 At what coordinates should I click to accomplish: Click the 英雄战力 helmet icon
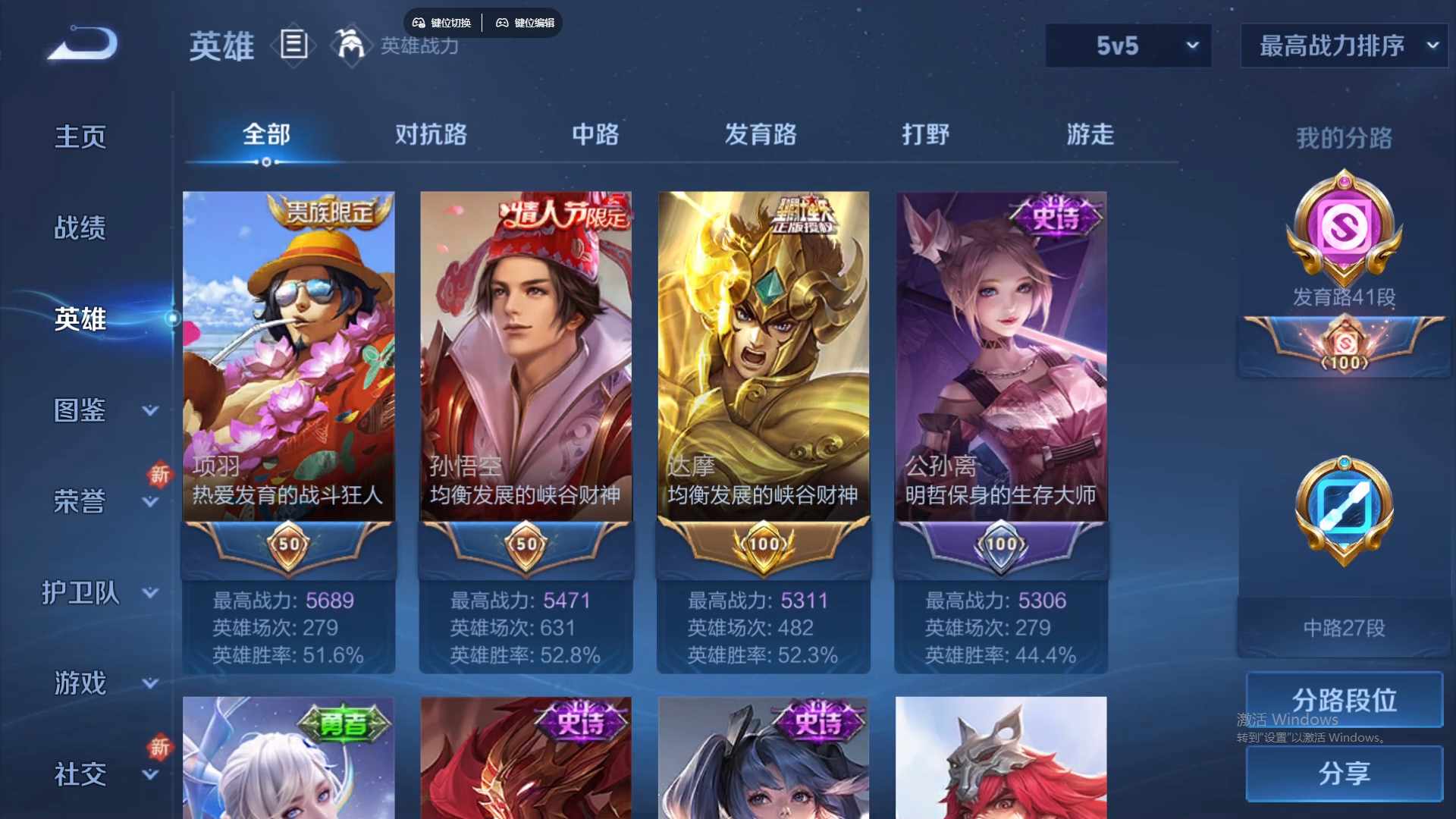[350, 45]
